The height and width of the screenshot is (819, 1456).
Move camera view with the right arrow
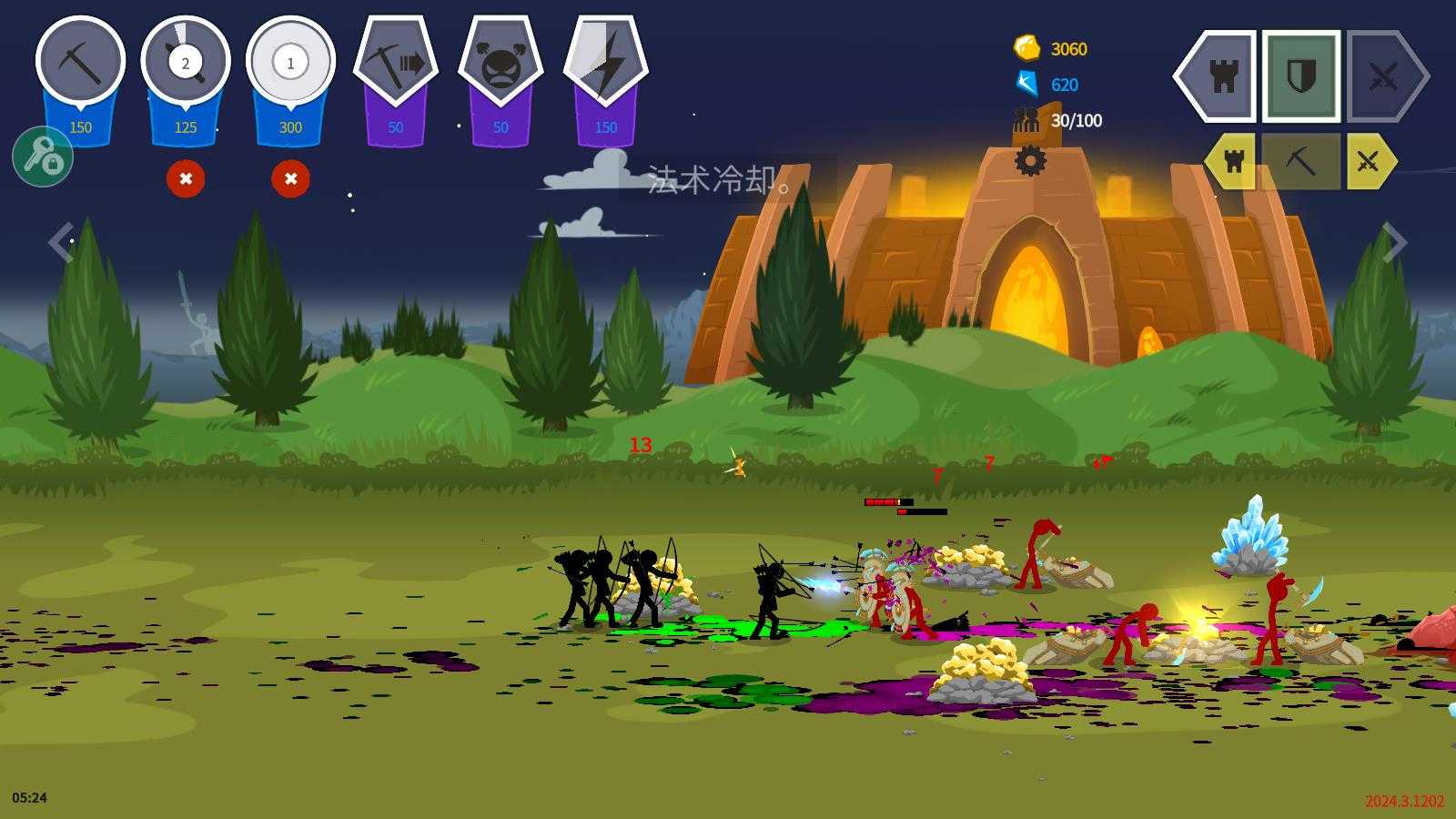tap(1394, 242)
